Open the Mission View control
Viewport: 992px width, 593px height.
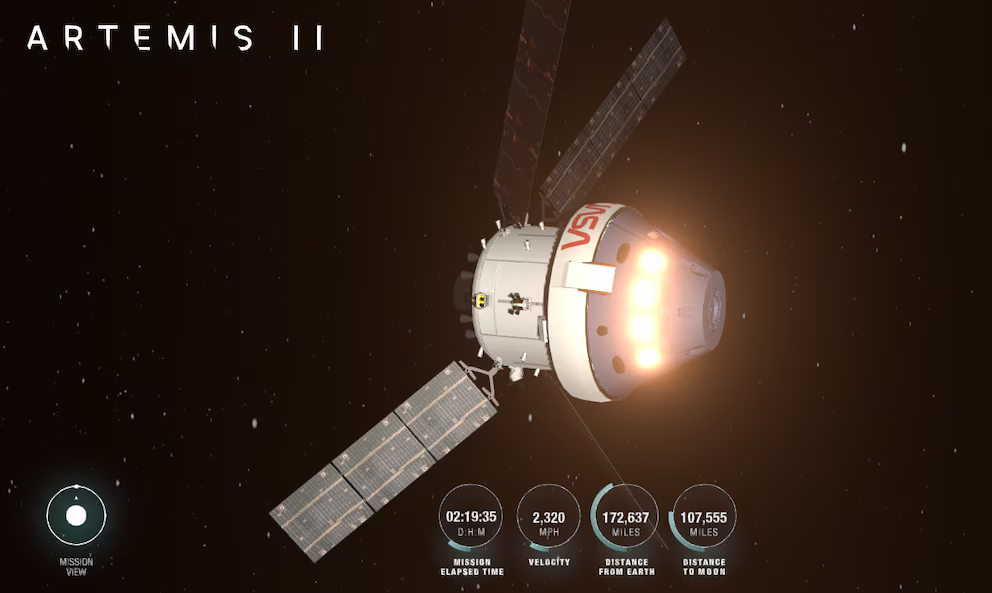[76, 516]
